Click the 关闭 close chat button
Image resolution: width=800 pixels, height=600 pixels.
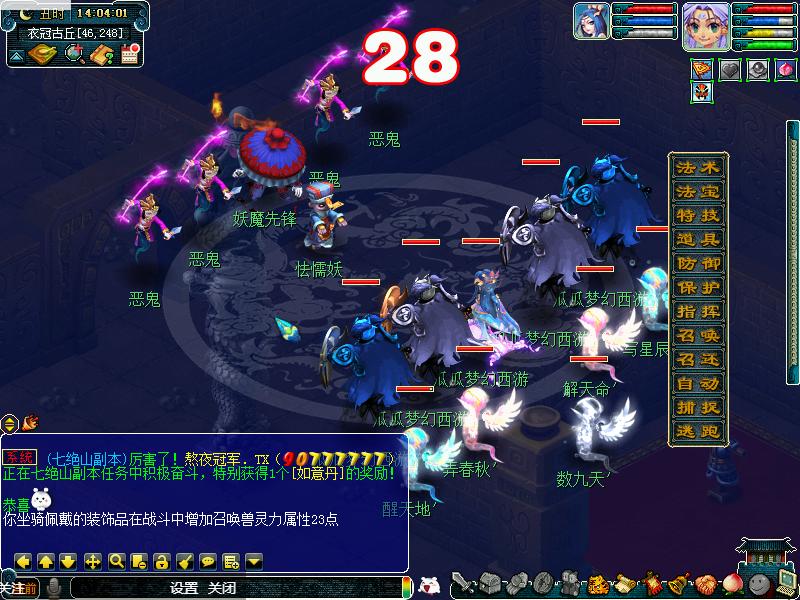pyautogui.click(x=222, y=588)
